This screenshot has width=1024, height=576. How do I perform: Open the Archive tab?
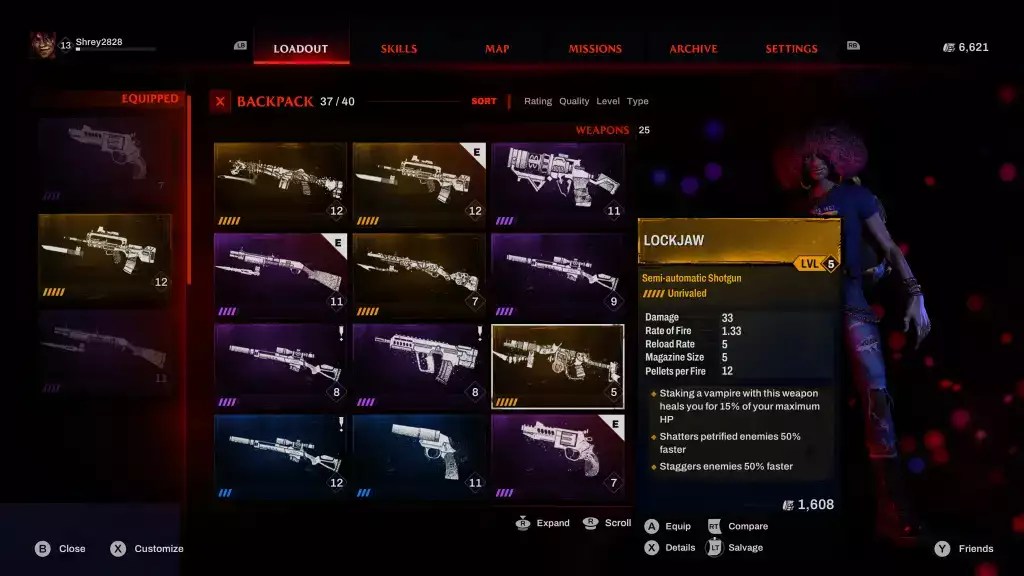pos(693,49)
